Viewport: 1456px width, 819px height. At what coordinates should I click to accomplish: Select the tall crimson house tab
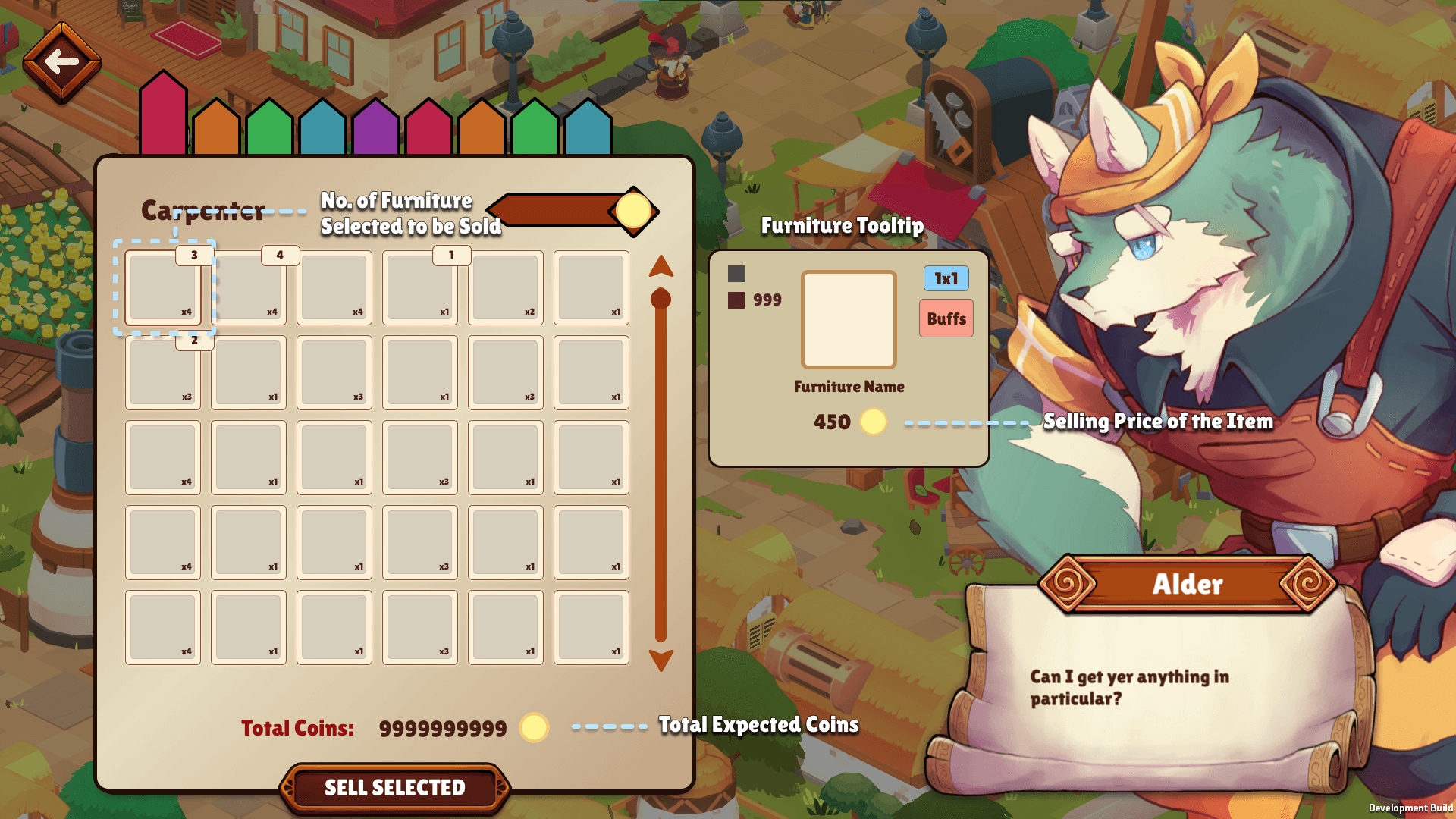(x=163, y=114)
